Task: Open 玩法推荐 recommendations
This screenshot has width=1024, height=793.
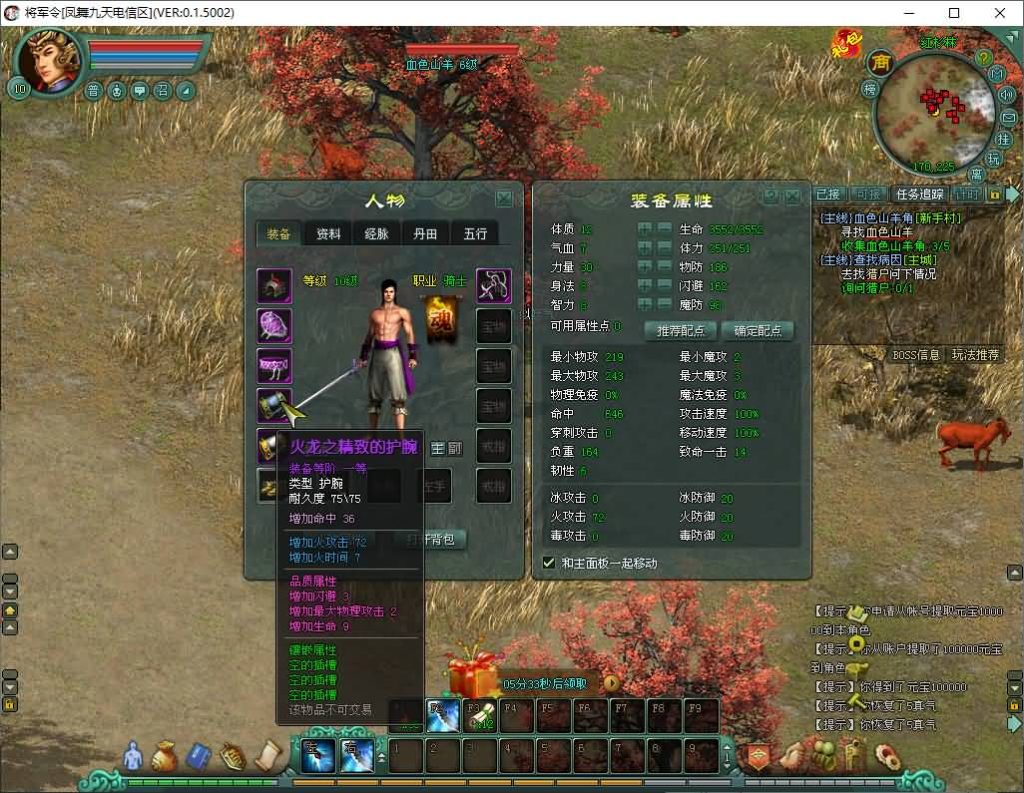Action: tap(974, 355)
